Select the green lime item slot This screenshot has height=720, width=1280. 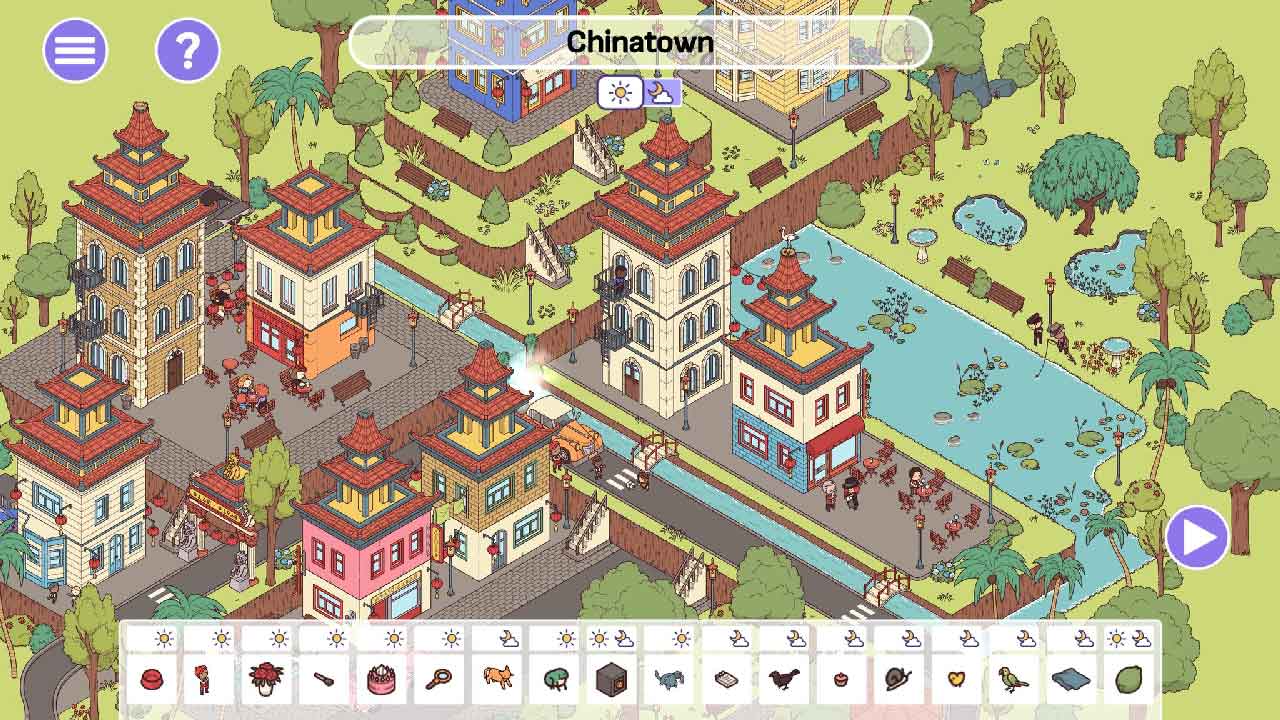1129,680
